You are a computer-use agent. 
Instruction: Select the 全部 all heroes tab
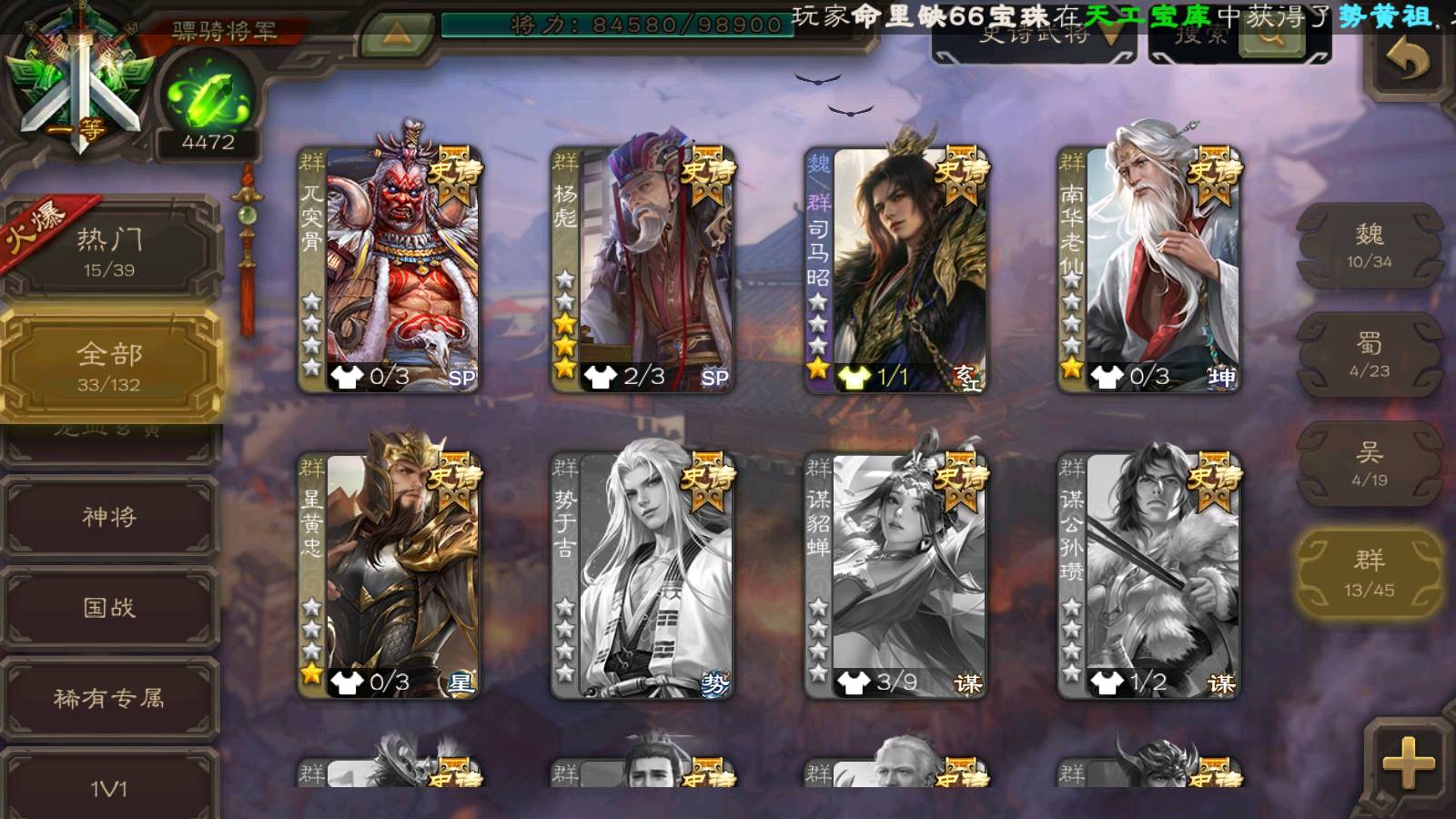click(109, 366)
